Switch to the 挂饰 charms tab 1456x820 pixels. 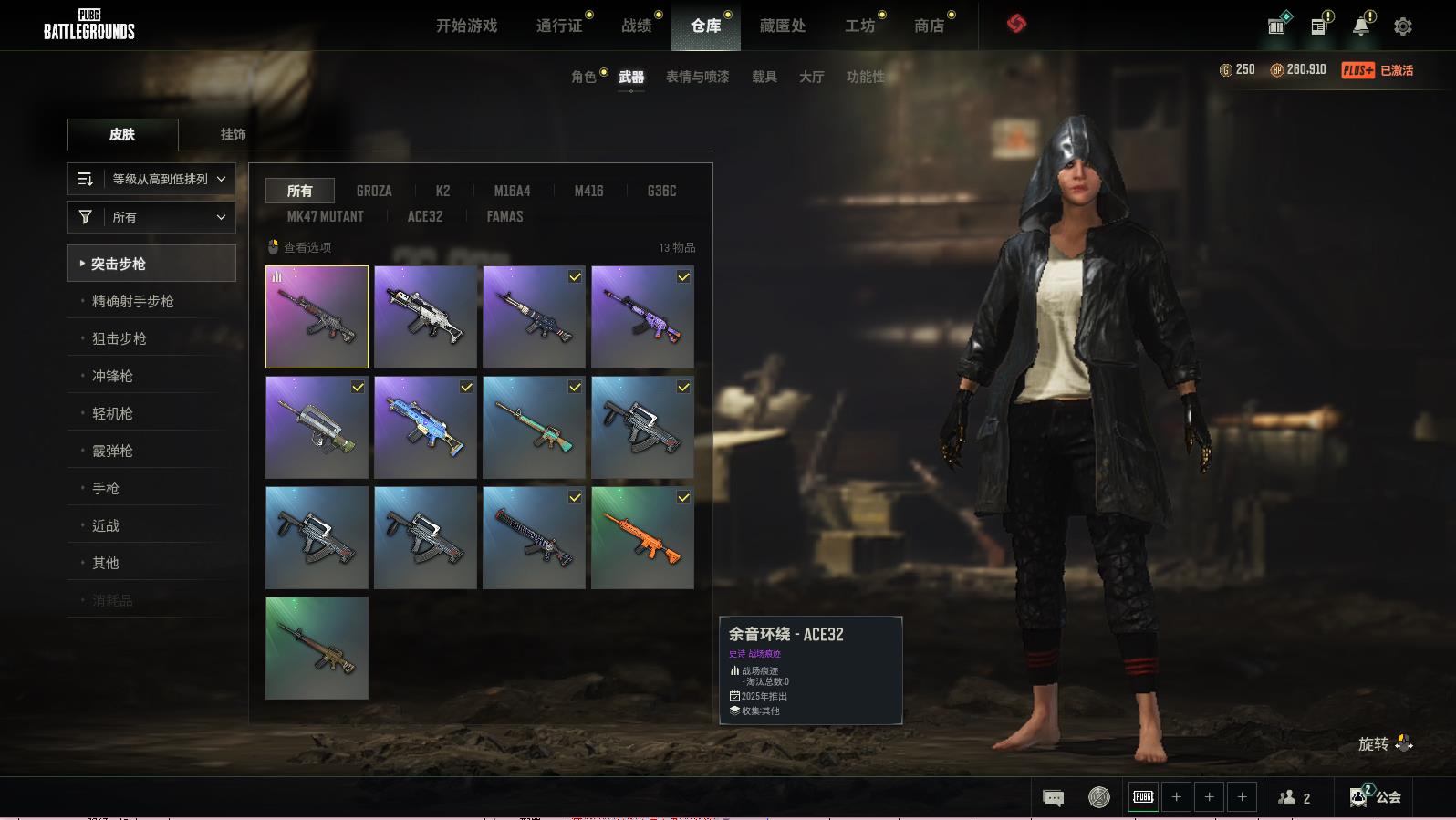[233, 134]
